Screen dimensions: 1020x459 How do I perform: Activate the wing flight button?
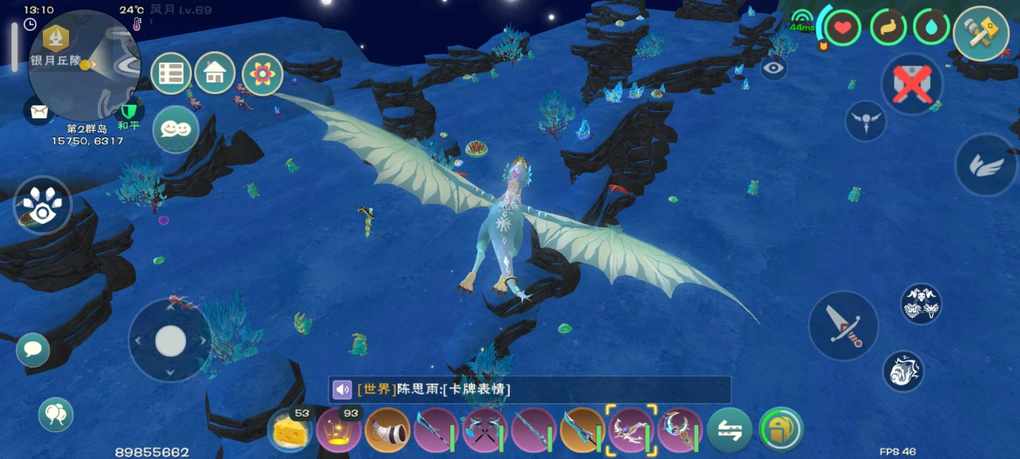(x=985, y=165)
